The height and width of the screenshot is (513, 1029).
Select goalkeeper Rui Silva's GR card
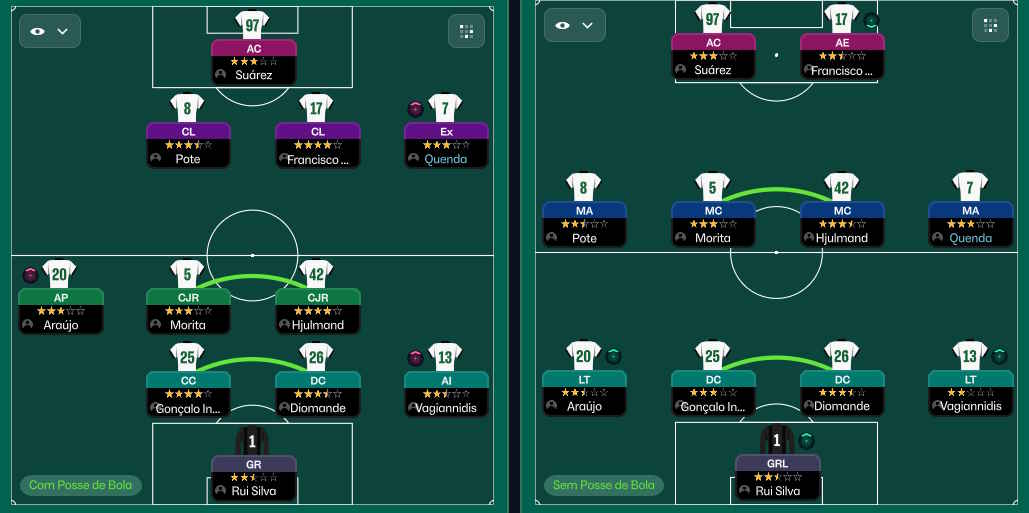253,478
